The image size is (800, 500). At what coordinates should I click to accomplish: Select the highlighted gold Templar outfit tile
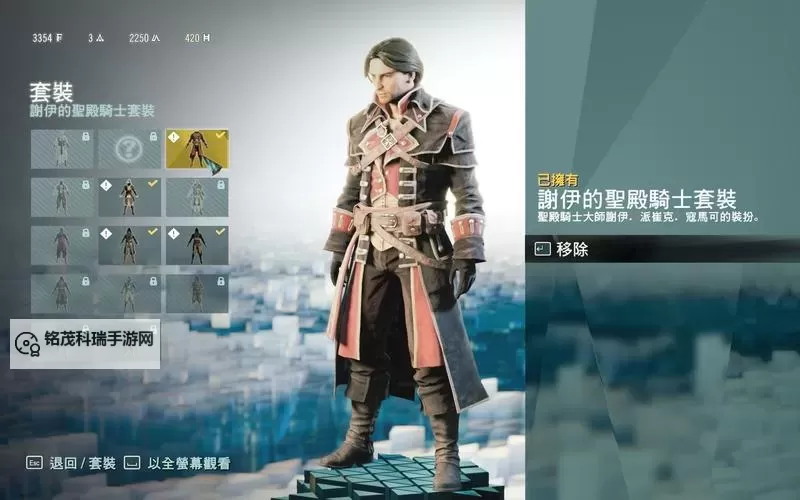pyautogui.click(x=196, y=149)
